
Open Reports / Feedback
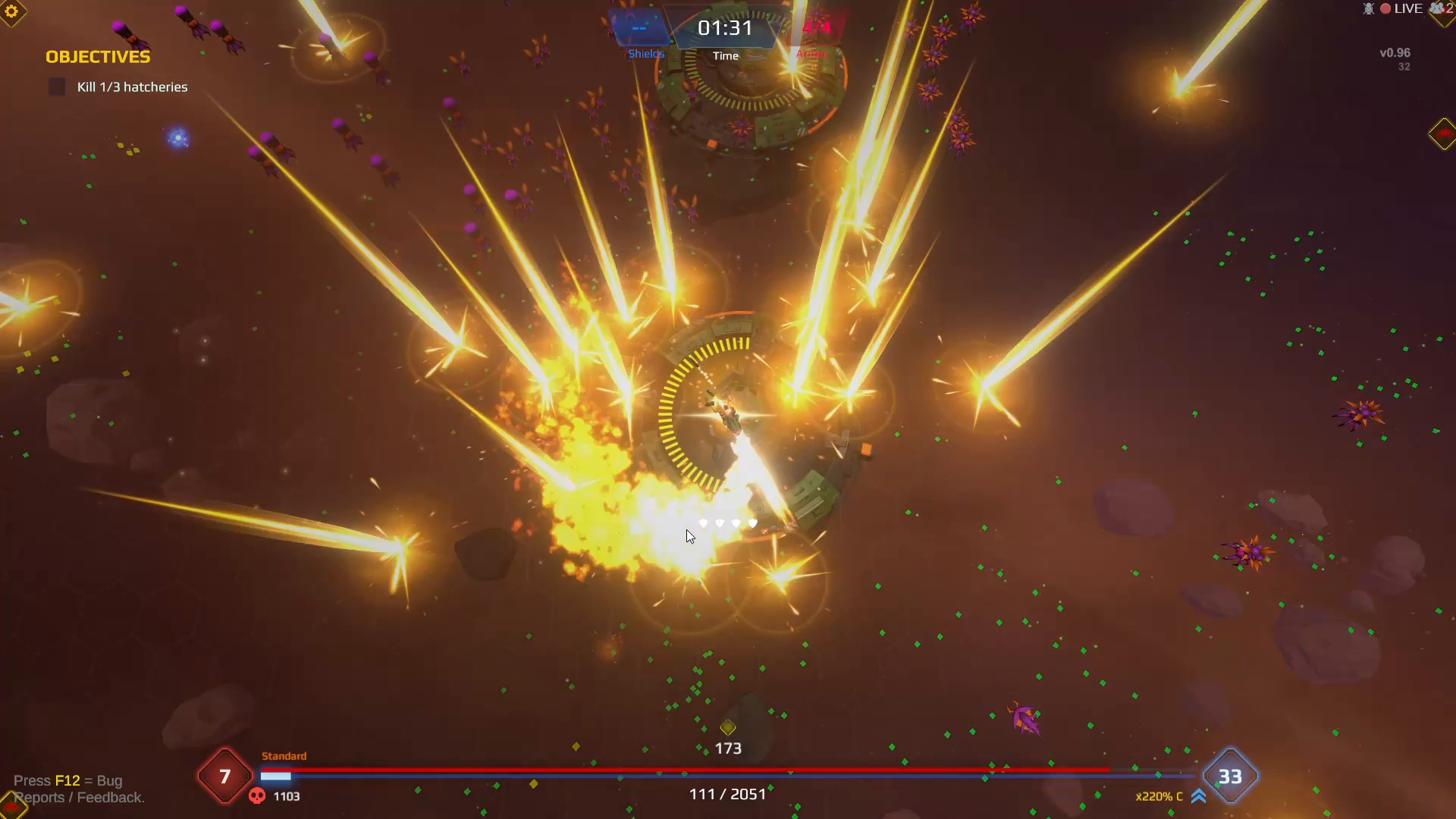(80, 798)
